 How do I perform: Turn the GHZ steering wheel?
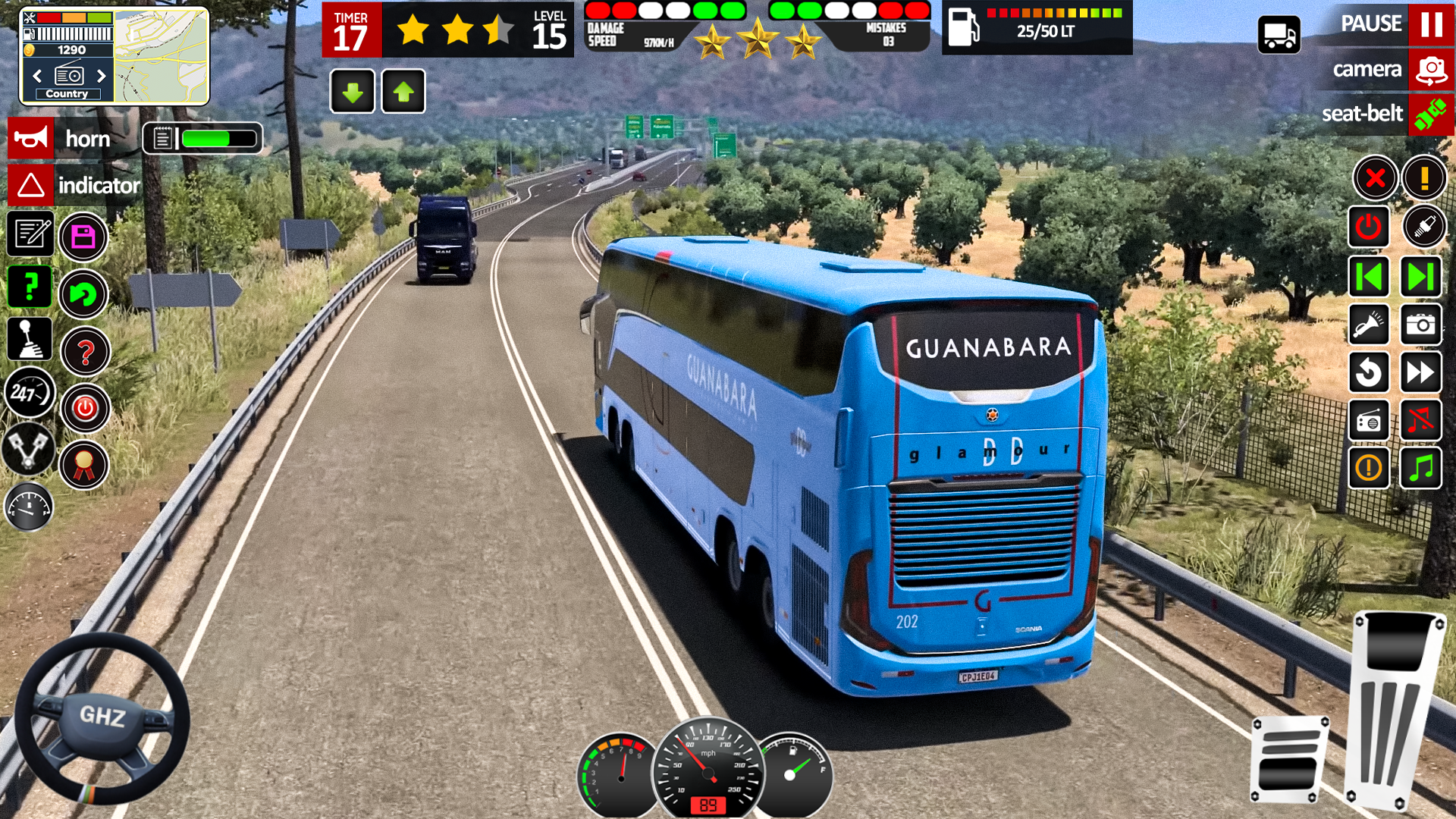[102, 717]
